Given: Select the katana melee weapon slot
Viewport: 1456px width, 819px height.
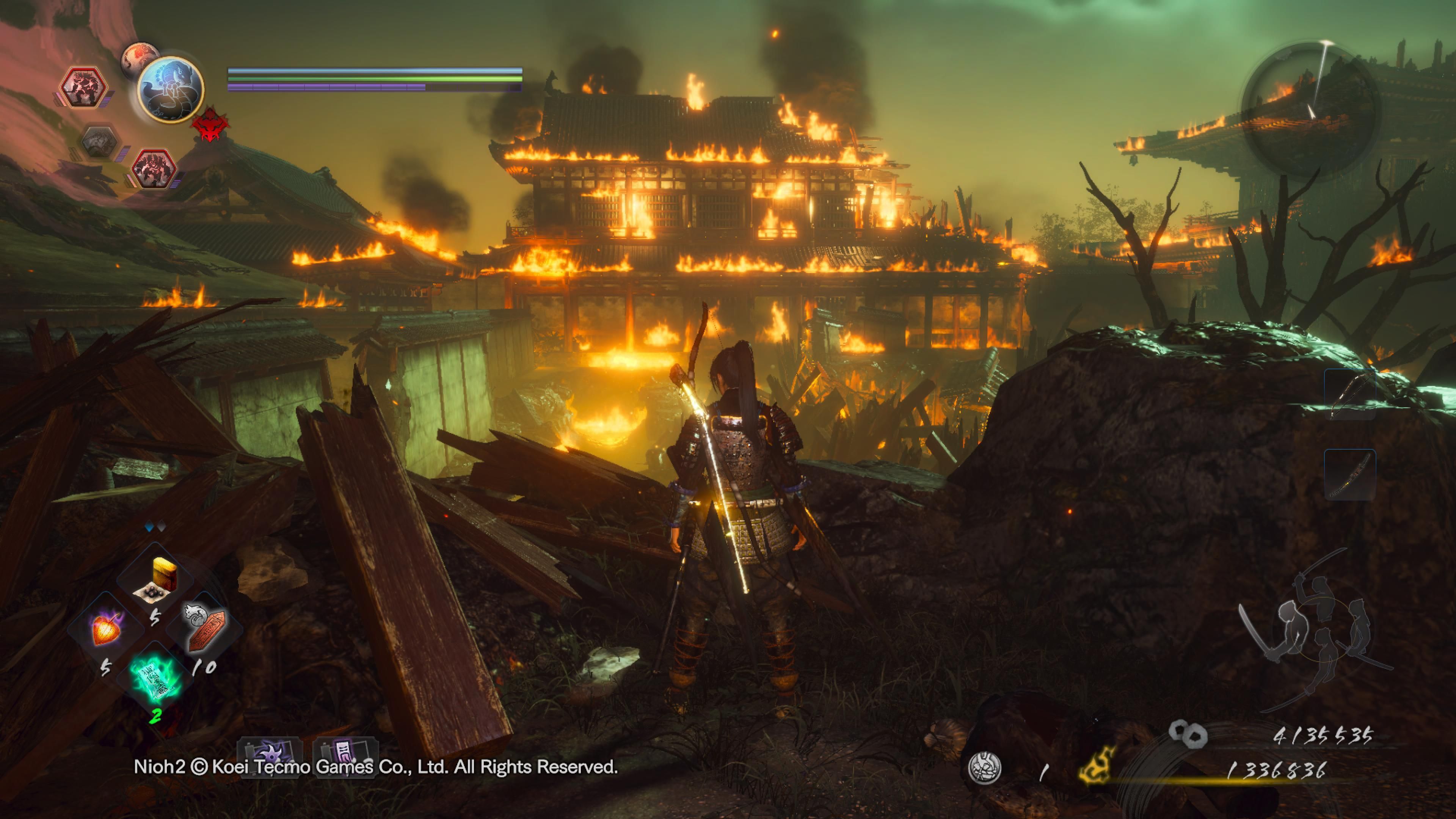Looking at the screenshot, I should click(1350, 474).
